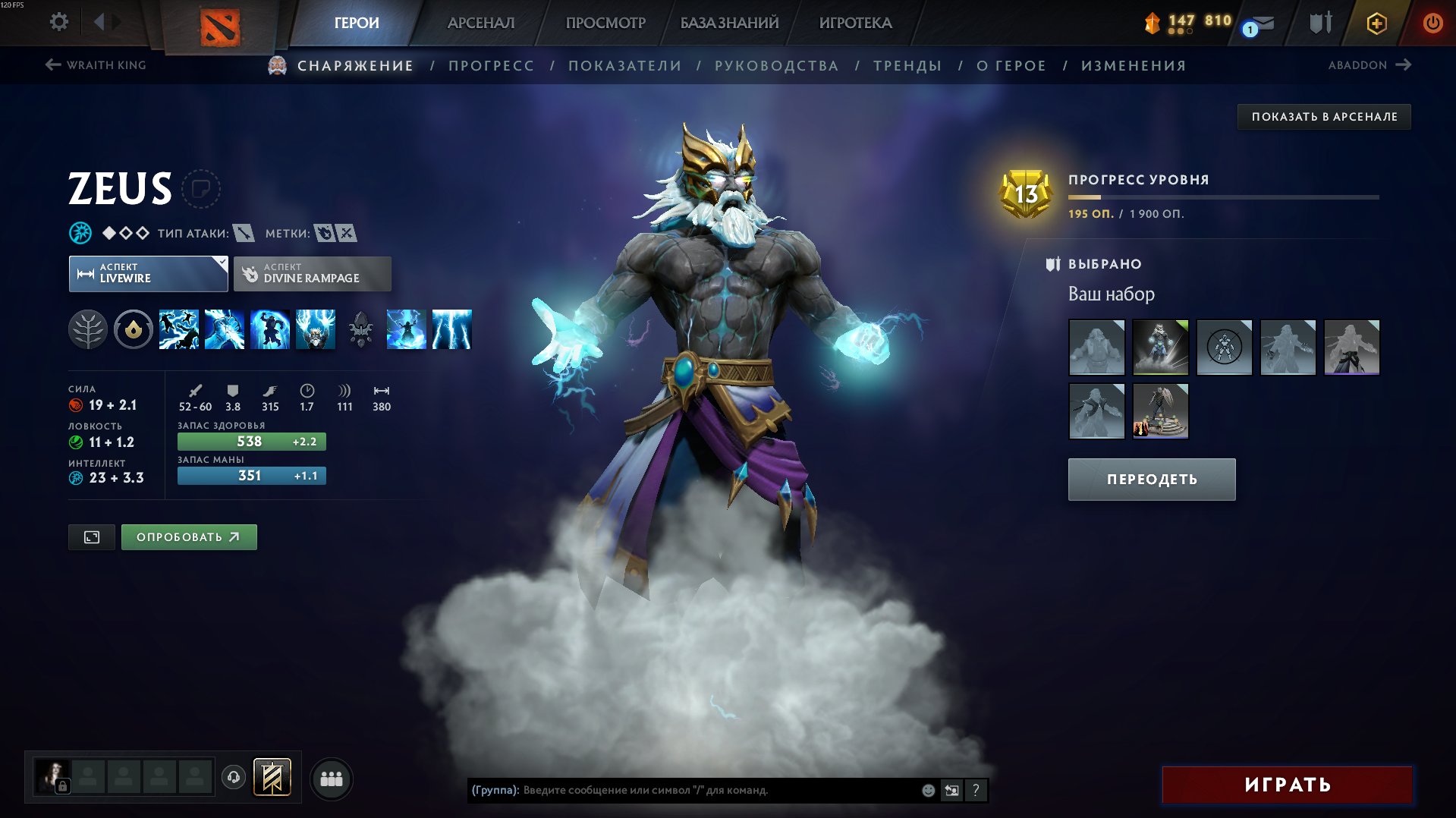View Zeus's innate ability icon

pyautogui.click(x=134, y=329)
